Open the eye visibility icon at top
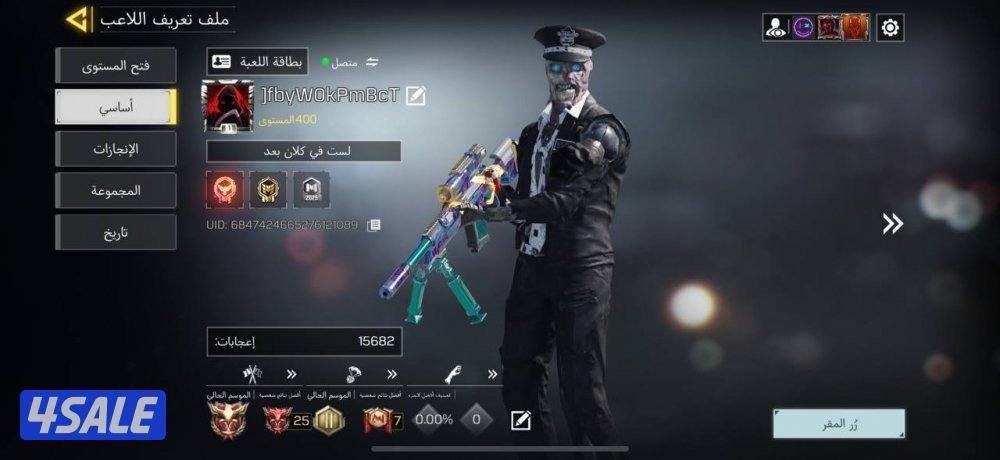 (x=776, y=28)
